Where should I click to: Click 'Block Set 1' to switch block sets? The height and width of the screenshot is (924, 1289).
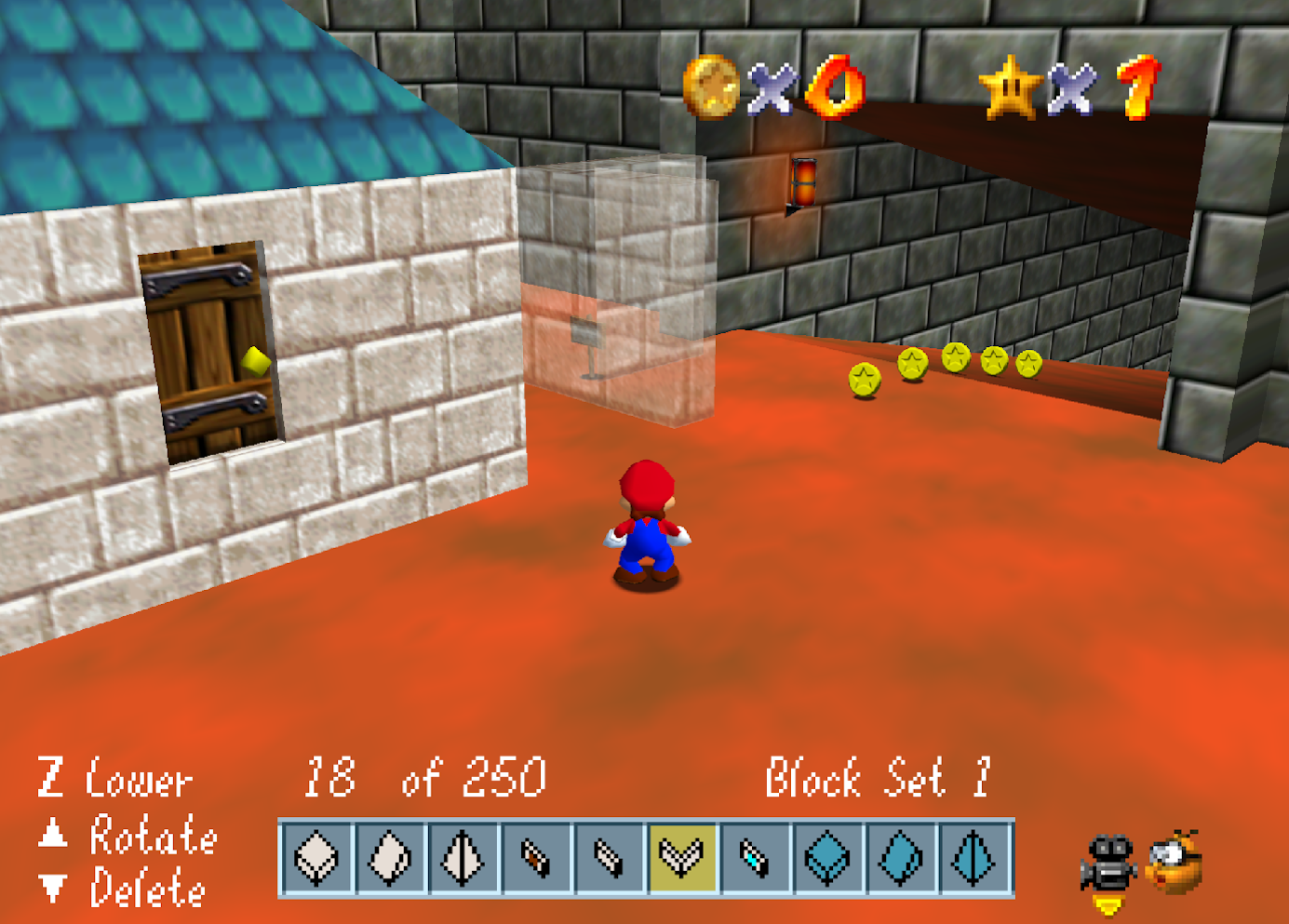click(878, 778)
